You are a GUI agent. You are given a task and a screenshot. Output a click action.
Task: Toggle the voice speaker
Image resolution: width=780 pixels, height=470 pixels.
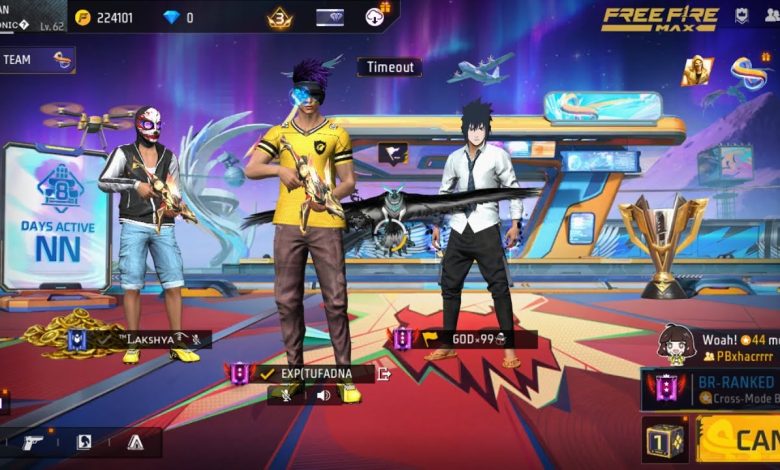pyautogui.click(x=323, y=395)
